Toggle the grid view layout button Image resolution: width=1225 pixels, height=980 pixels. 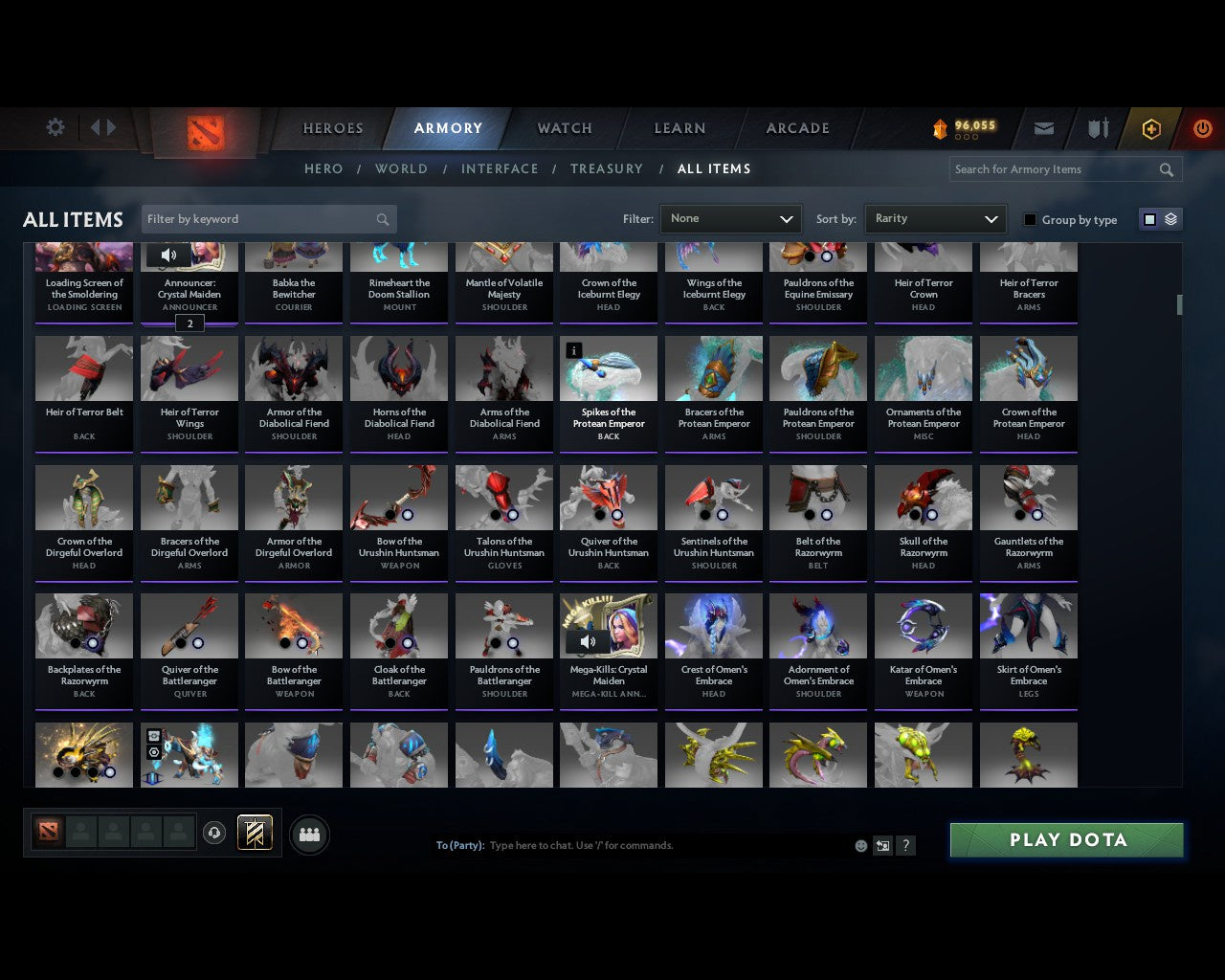[1148, 219]
